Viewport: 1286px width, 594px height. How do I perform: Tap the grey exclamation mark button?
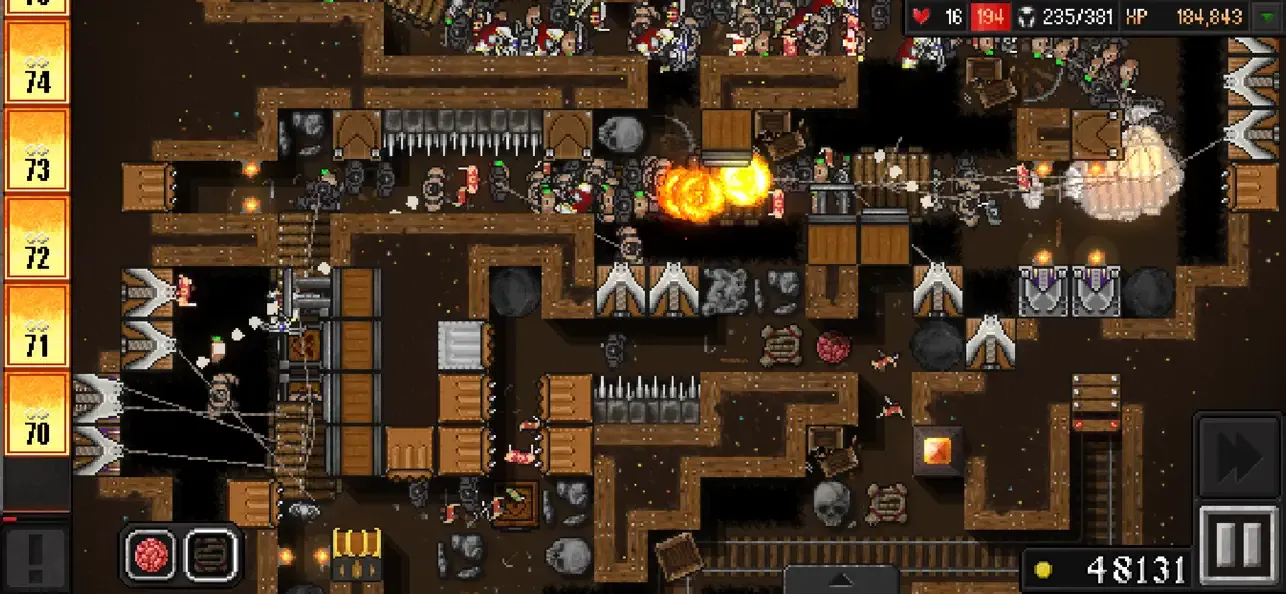35,558
